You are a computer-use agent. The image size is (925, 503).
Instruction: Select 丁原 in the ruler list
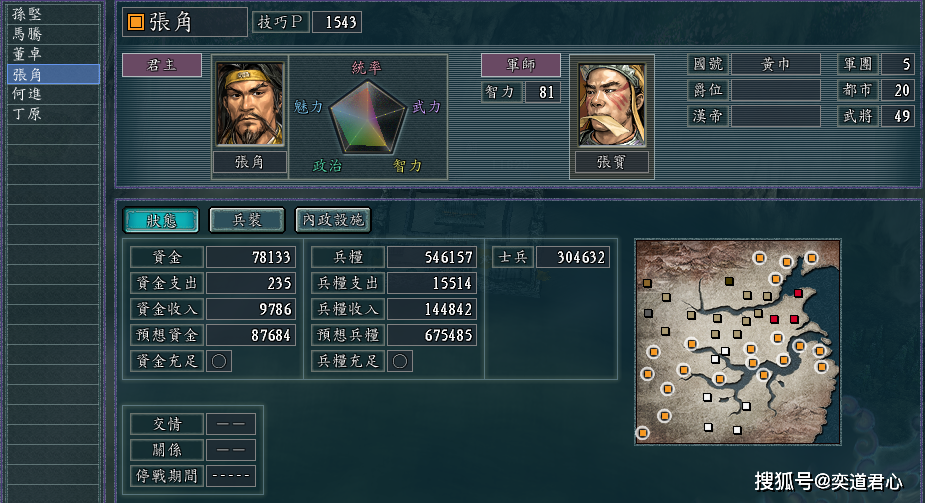[x=52, y=114]
